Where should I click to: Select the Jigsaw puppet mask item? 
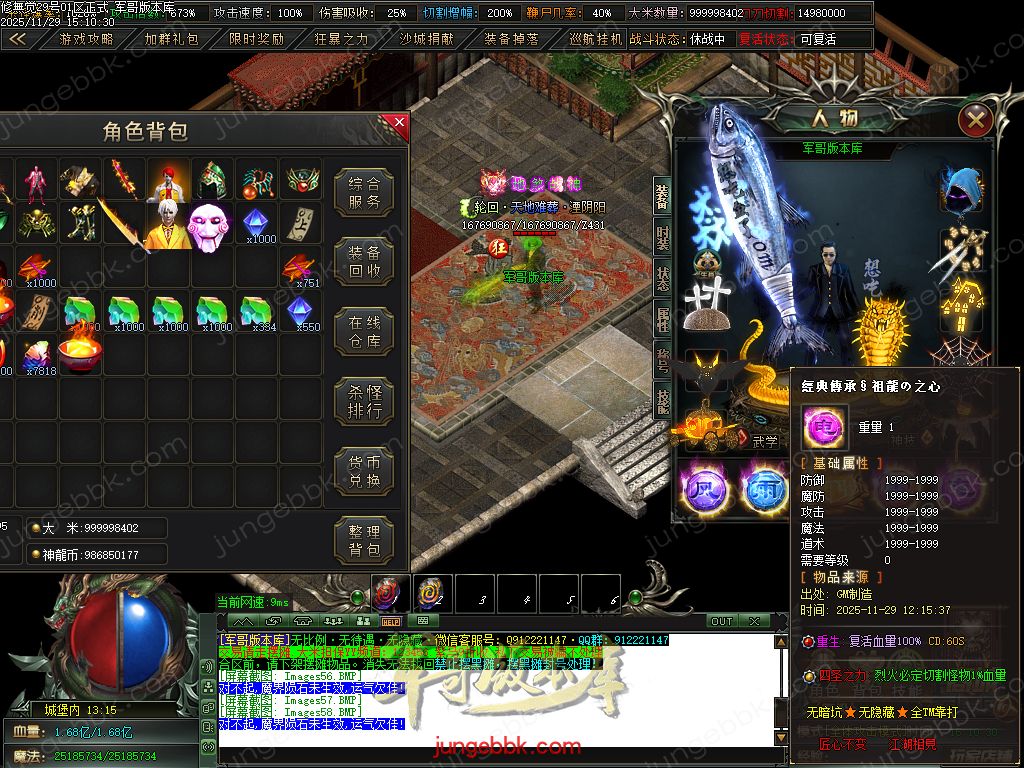pos(210,225)
